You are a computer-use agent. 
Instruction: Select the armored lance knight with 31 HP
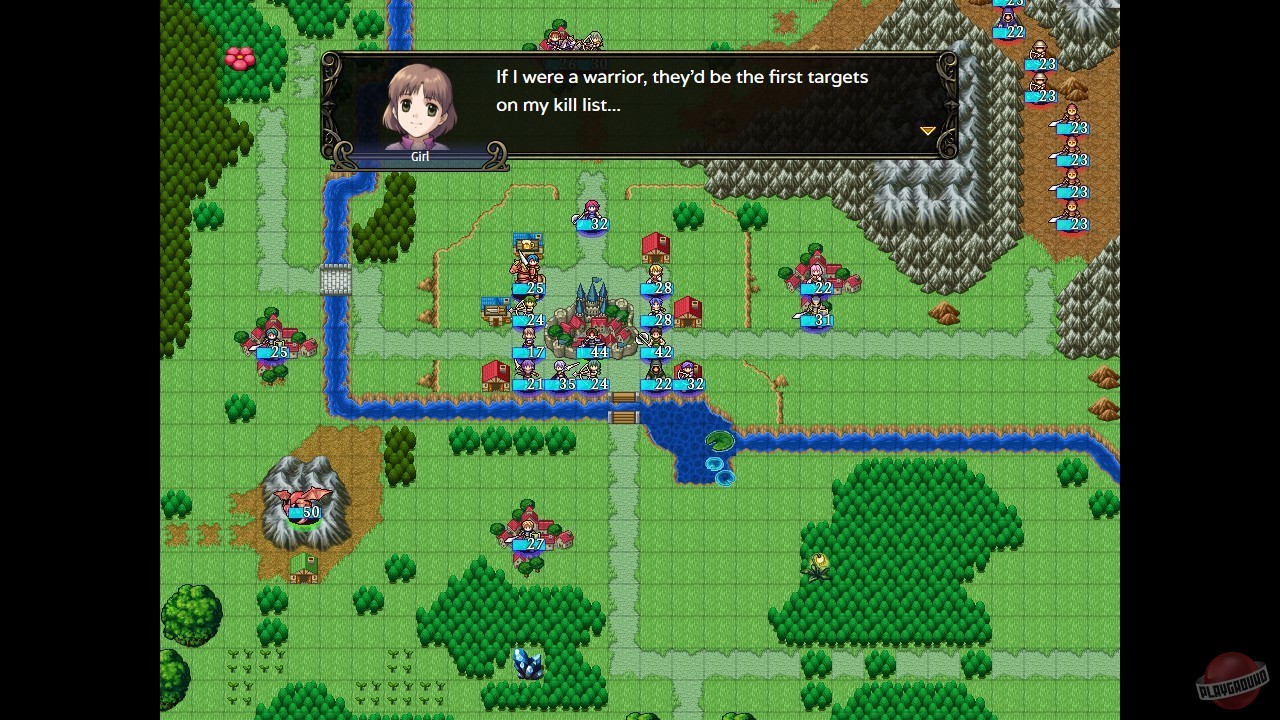pos(815,306)
